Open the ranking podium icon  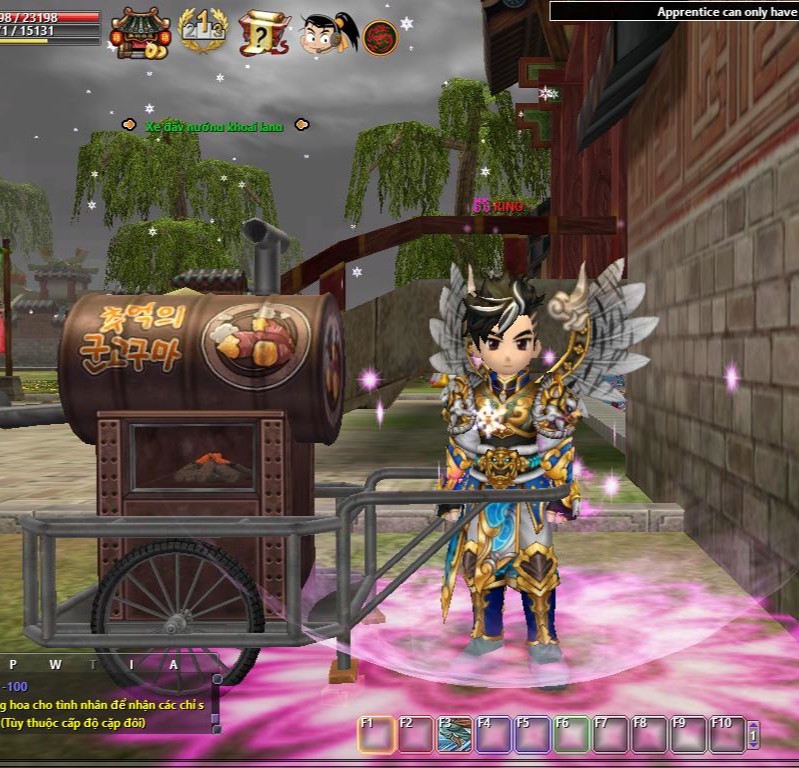[x=202, y=32]
